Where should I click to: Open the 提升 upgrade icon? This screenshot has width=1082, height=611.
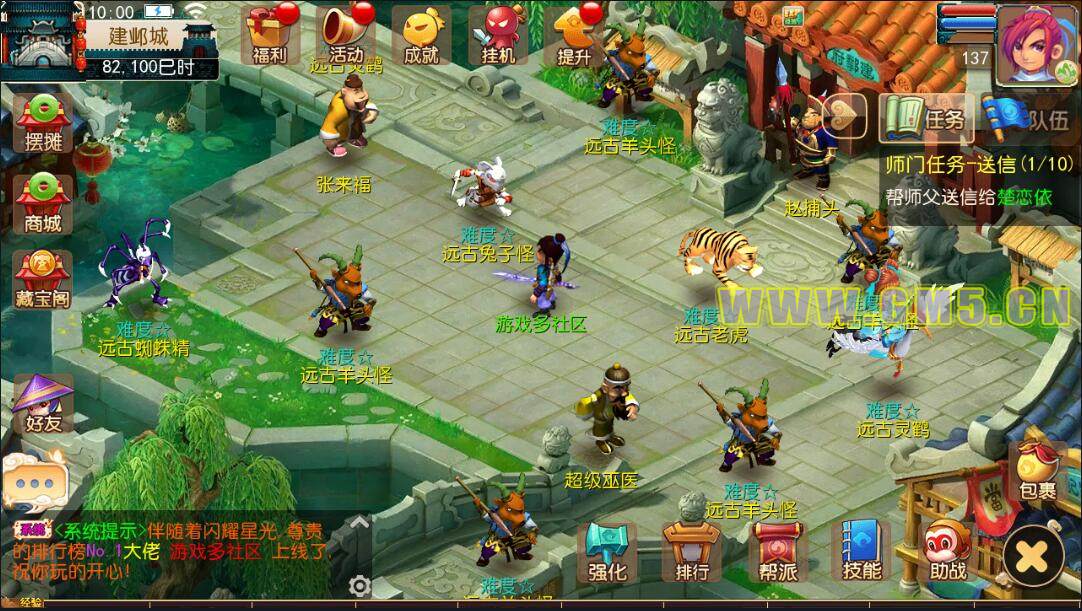tap(574, 35)
